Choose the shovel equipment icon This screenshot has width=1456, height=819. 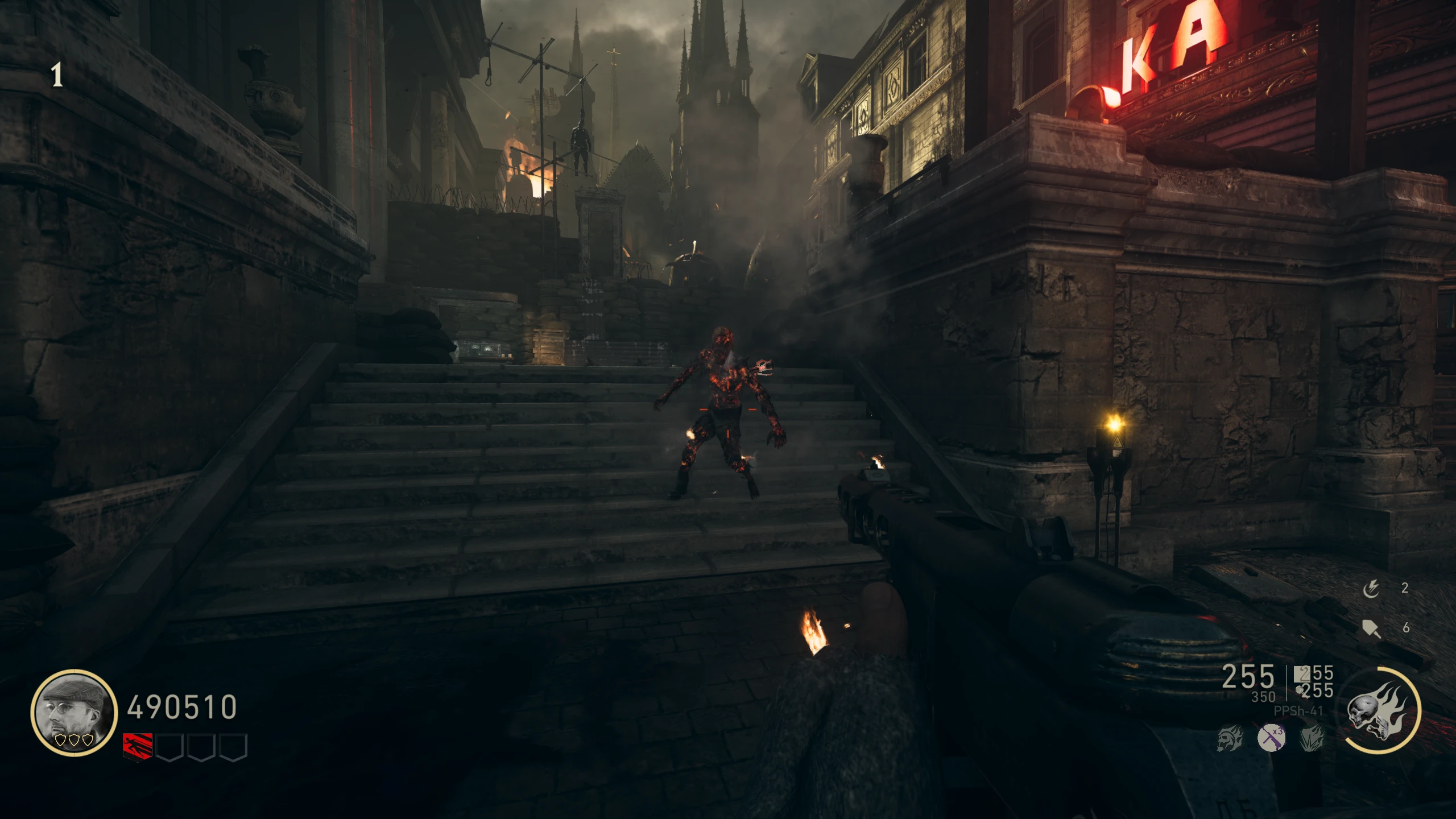click(1371, 628)
